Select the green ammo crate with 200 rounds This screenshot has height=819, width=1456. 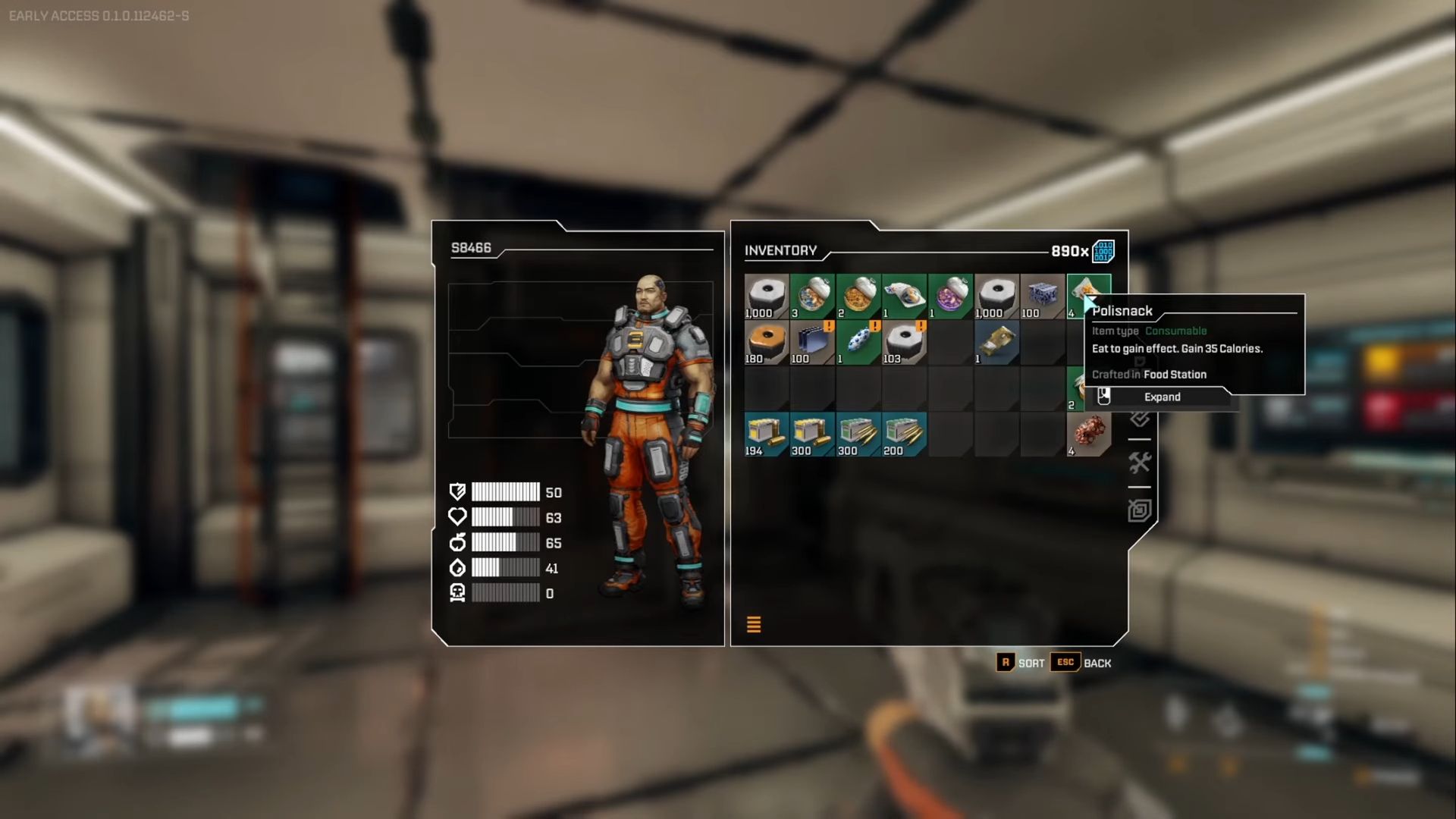coord(904,434)
